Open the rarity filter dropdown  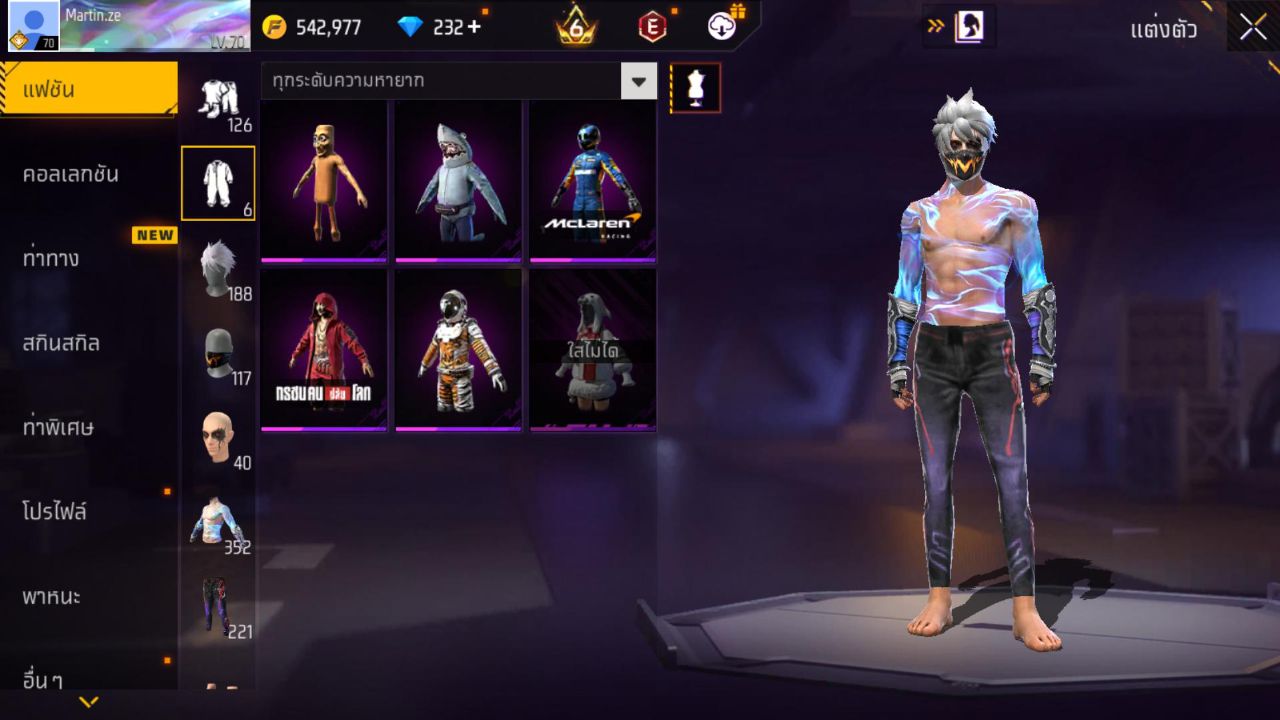pyautogui.click(x=639, y=82)
